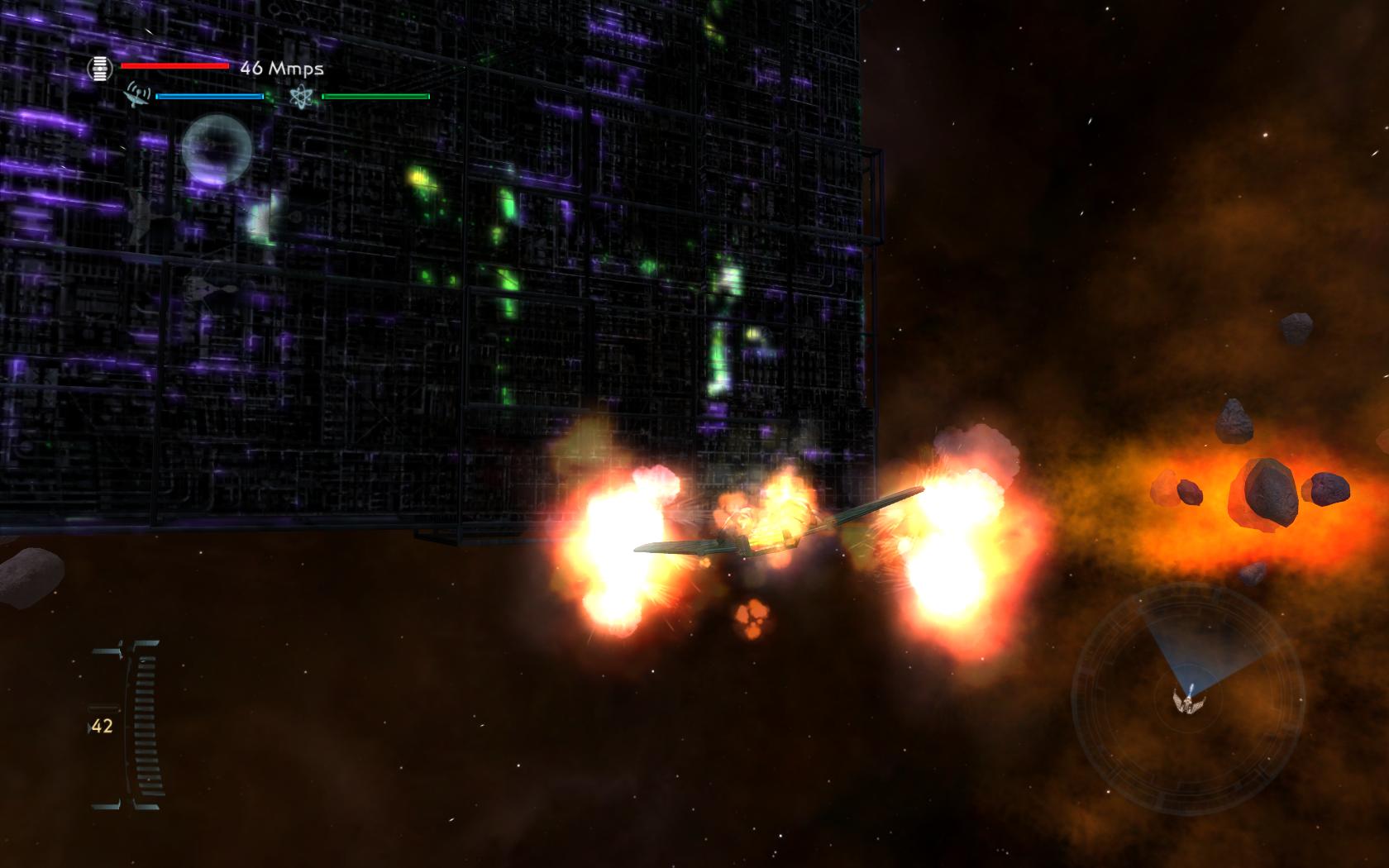The image size is (1389, 868).
Task: Click the sensor dish icon
Action: click(138, 95)
